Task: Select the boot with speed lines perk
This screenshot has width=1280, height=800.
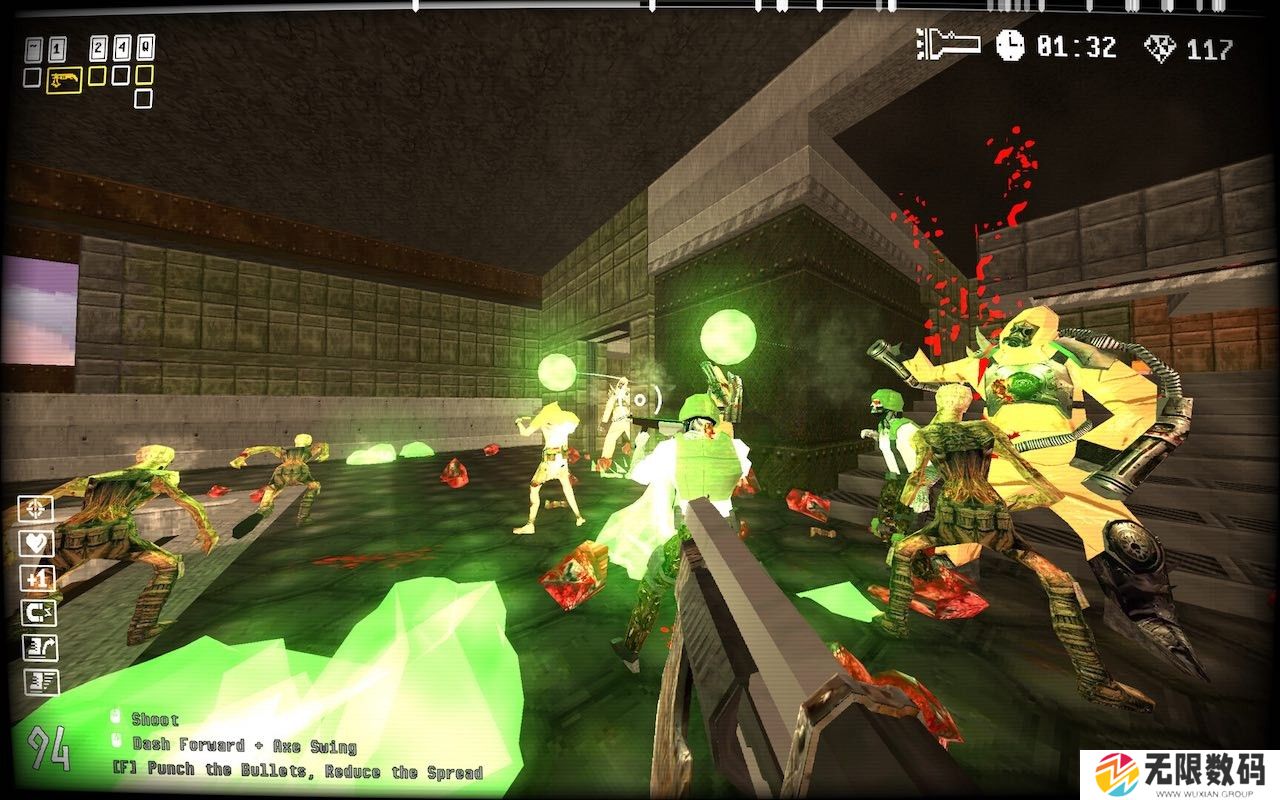Action: point(40,682)
